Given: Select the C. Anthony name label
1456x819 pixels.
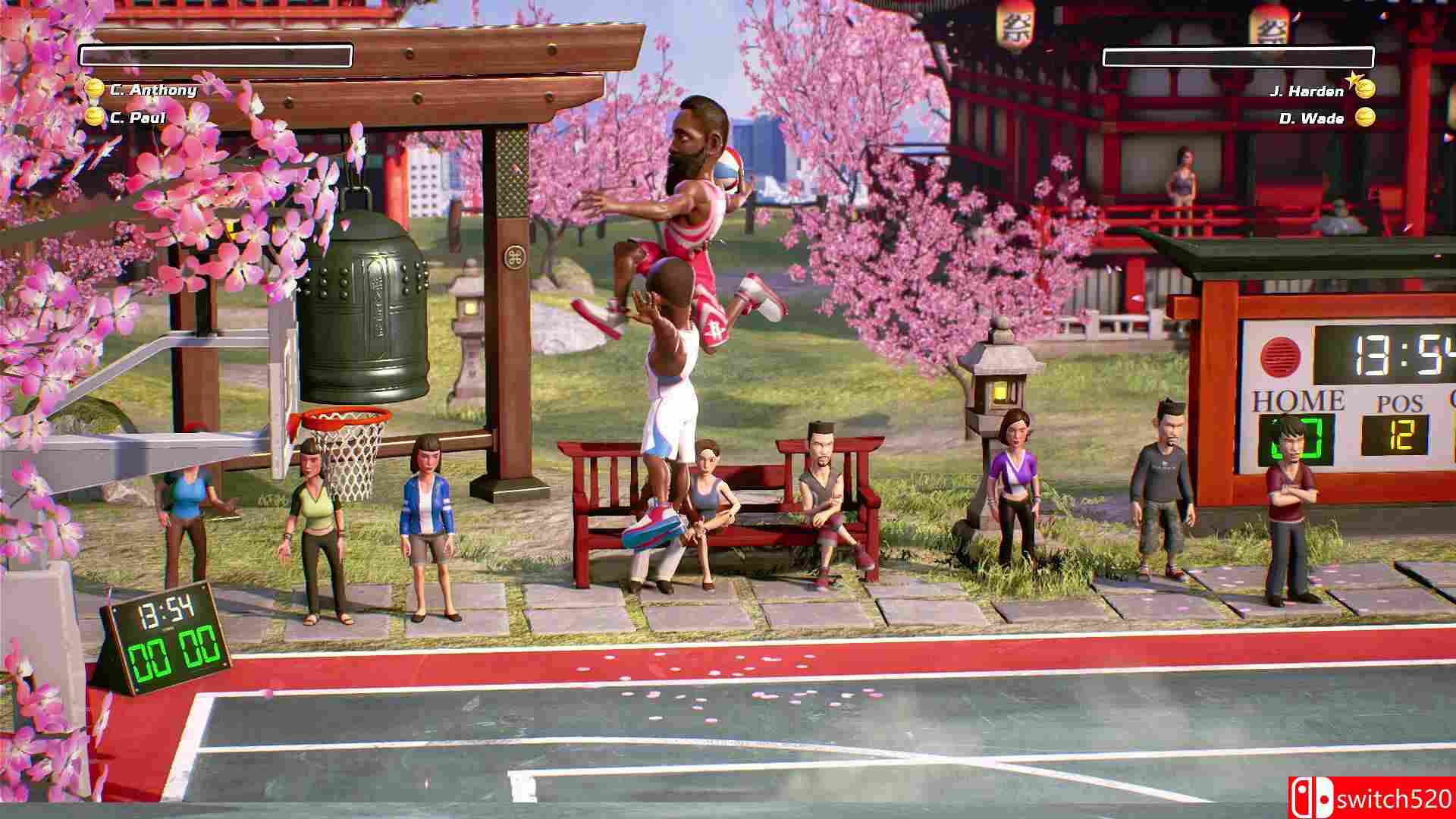Looking at the screenshot, I should [154, 90].
